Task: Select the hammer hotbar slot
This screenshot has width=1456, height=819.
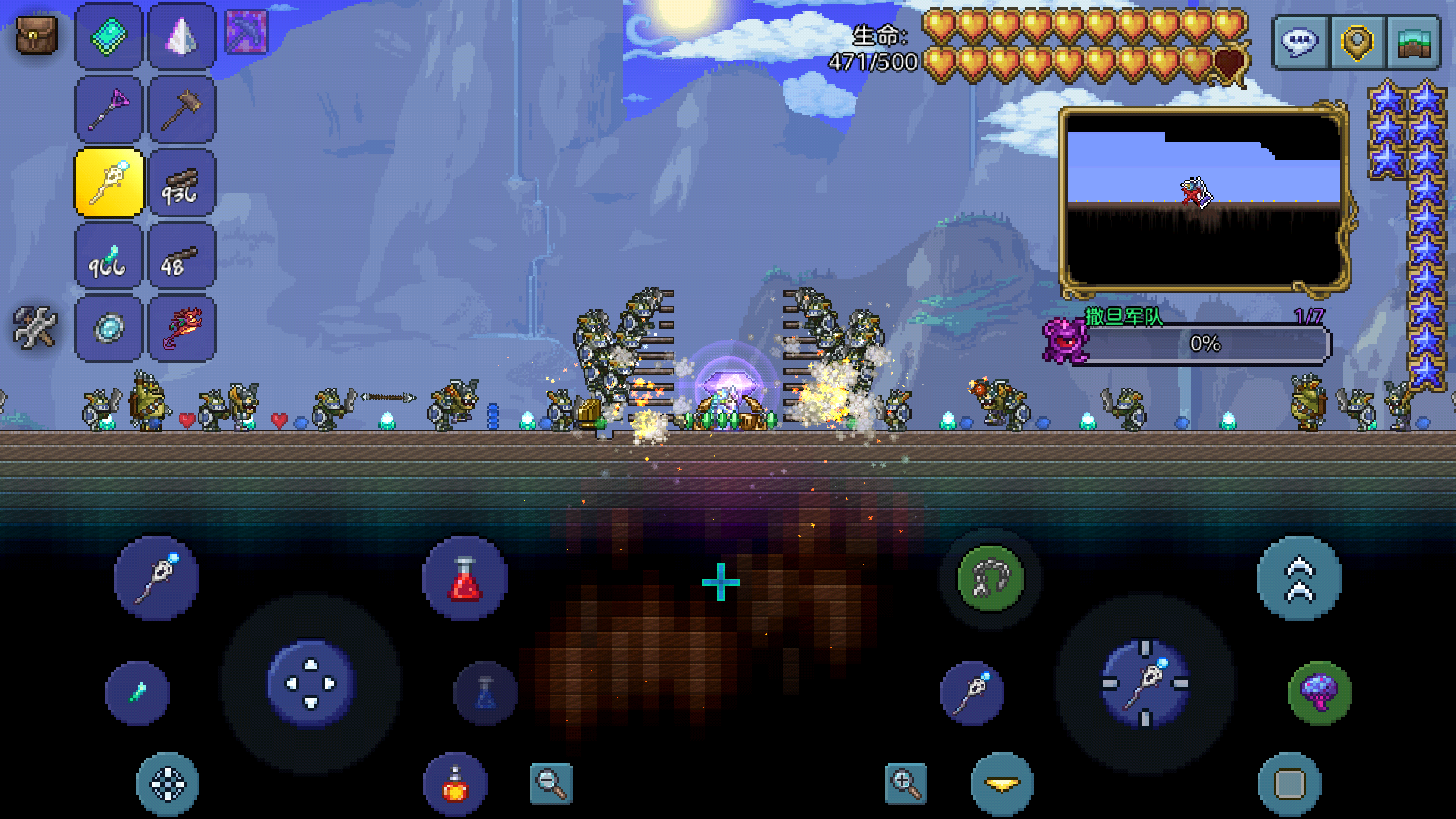Action: [182, 109]
